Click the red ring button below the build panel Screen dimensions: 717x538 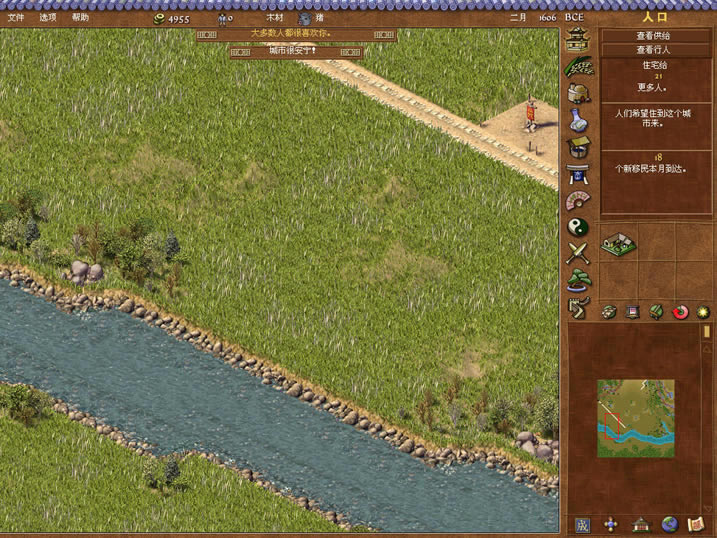pyautogui.click(x=681, y=312)
